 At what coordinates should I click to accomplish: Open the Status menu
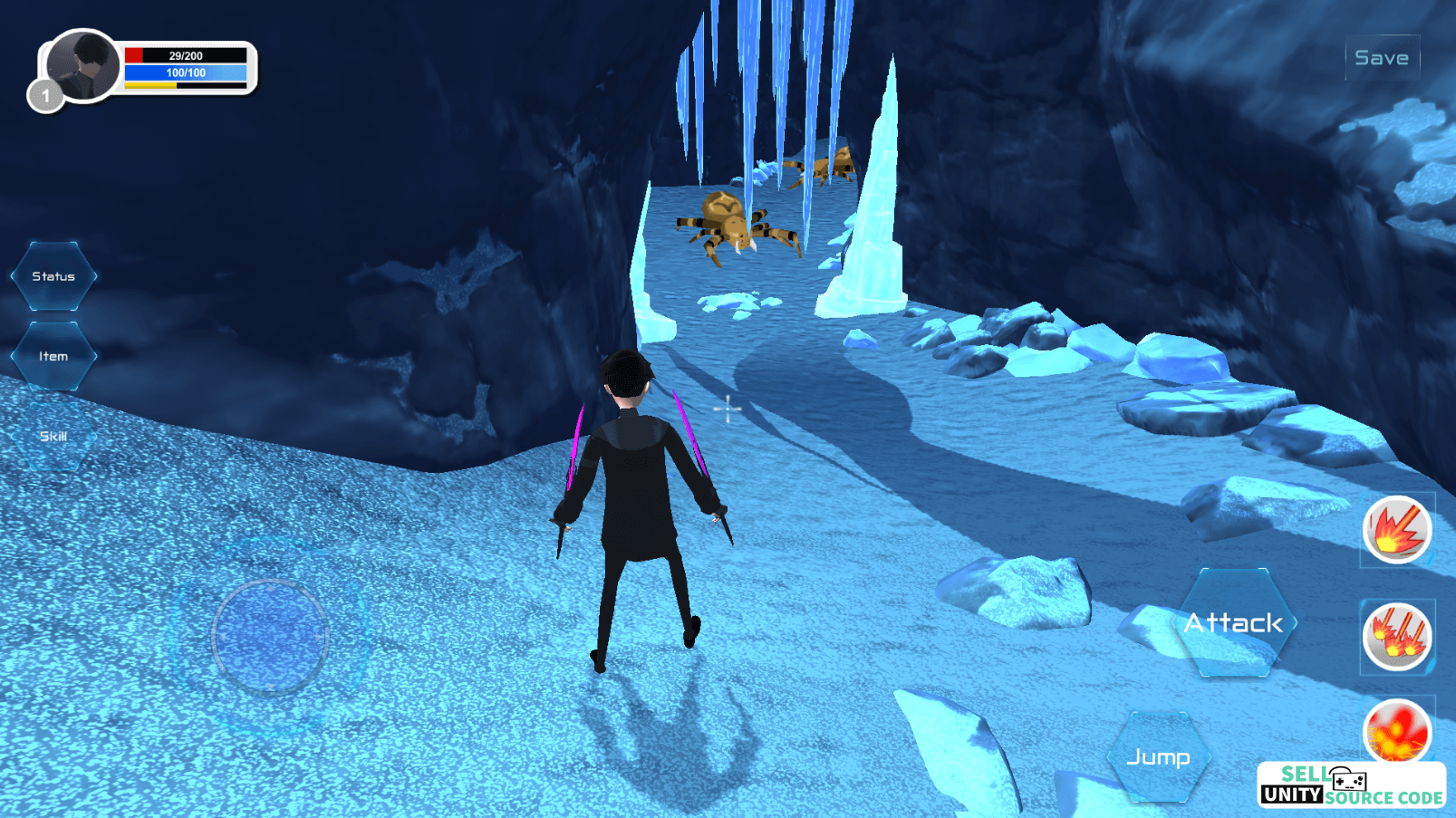tap(53, 276)
